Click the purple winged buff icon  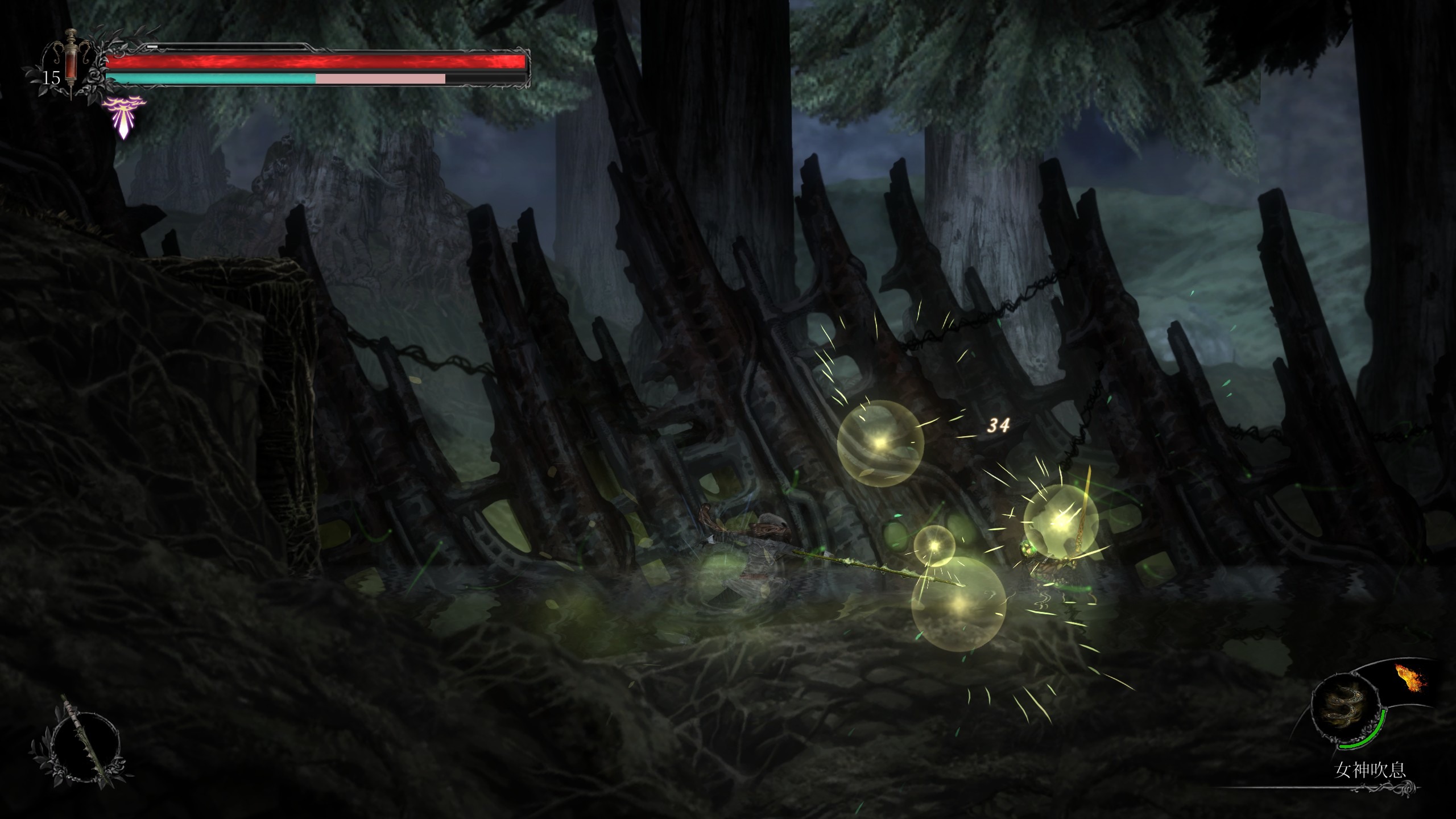tap(123, 118)
